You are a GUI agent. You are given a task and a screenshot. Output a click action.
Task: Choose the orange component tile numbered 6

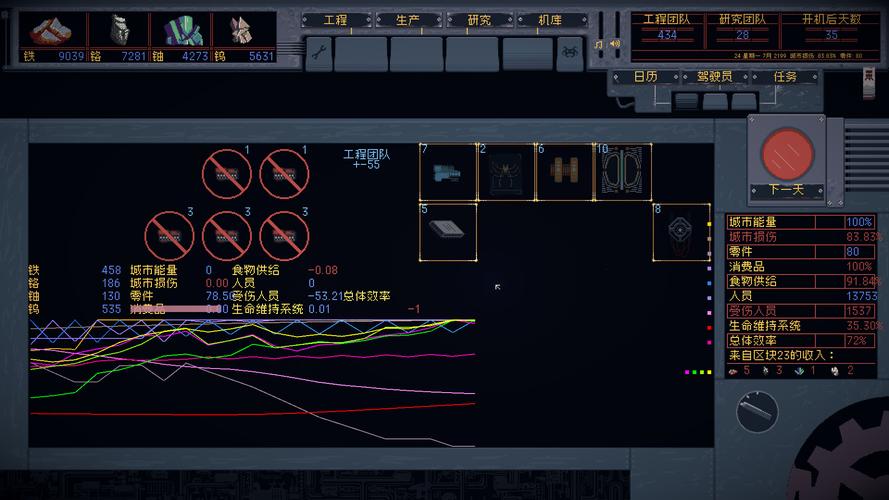(x=564, y=172)
